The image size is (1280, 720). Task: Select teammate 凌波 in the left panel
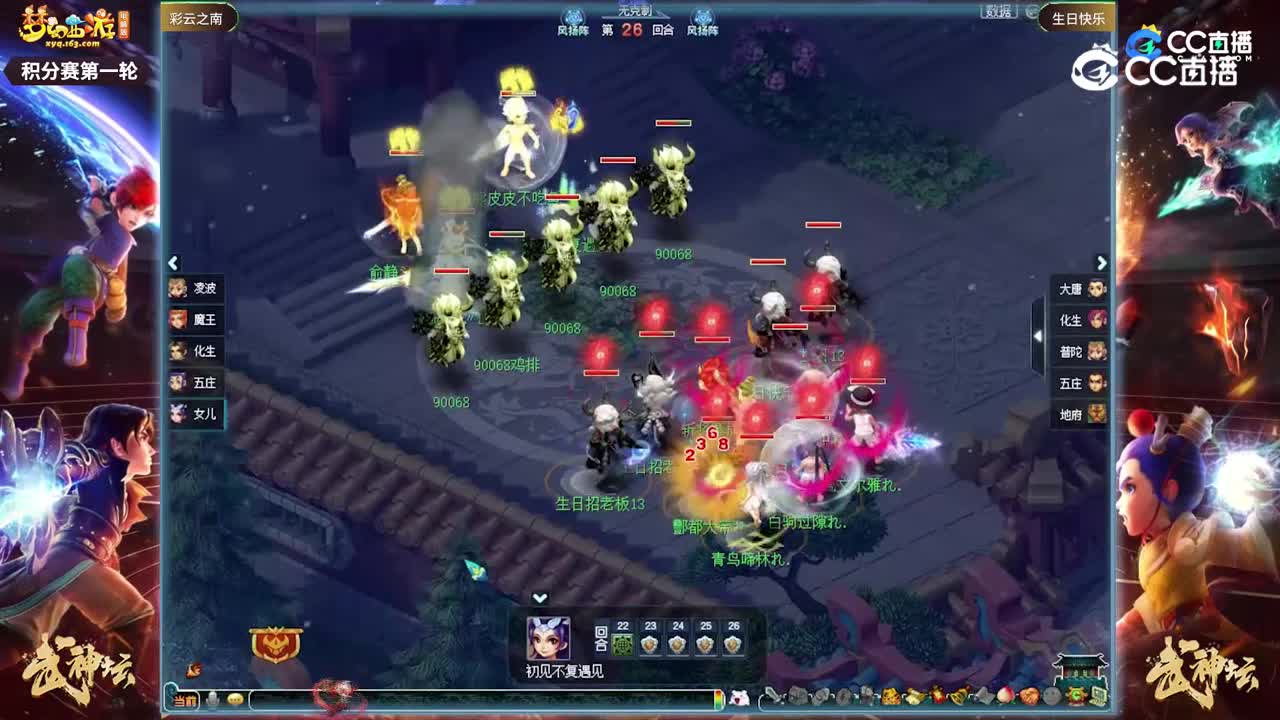199,290
